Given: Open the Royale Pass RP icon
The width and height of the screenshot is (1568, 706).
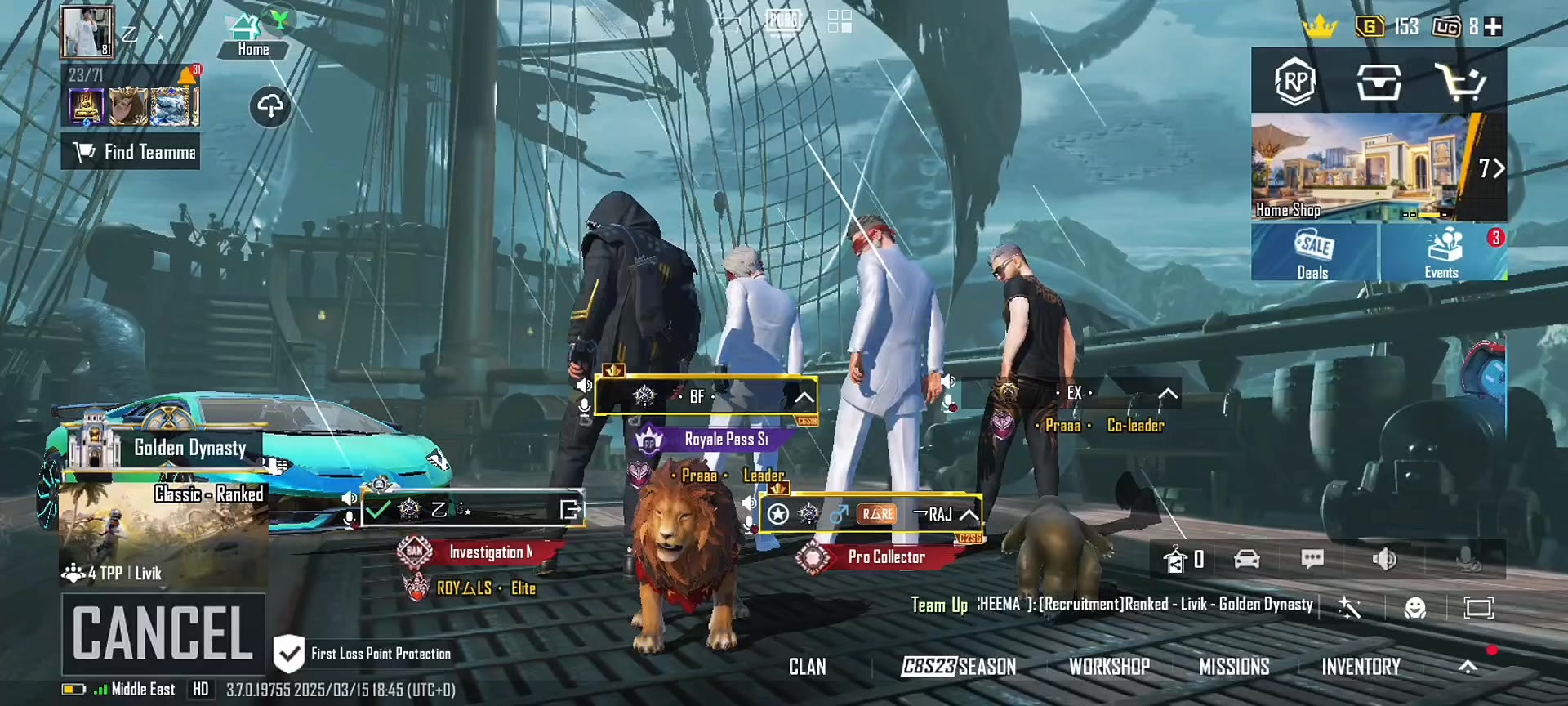Looking at the screenshot, I should (x=1295, y=82).
